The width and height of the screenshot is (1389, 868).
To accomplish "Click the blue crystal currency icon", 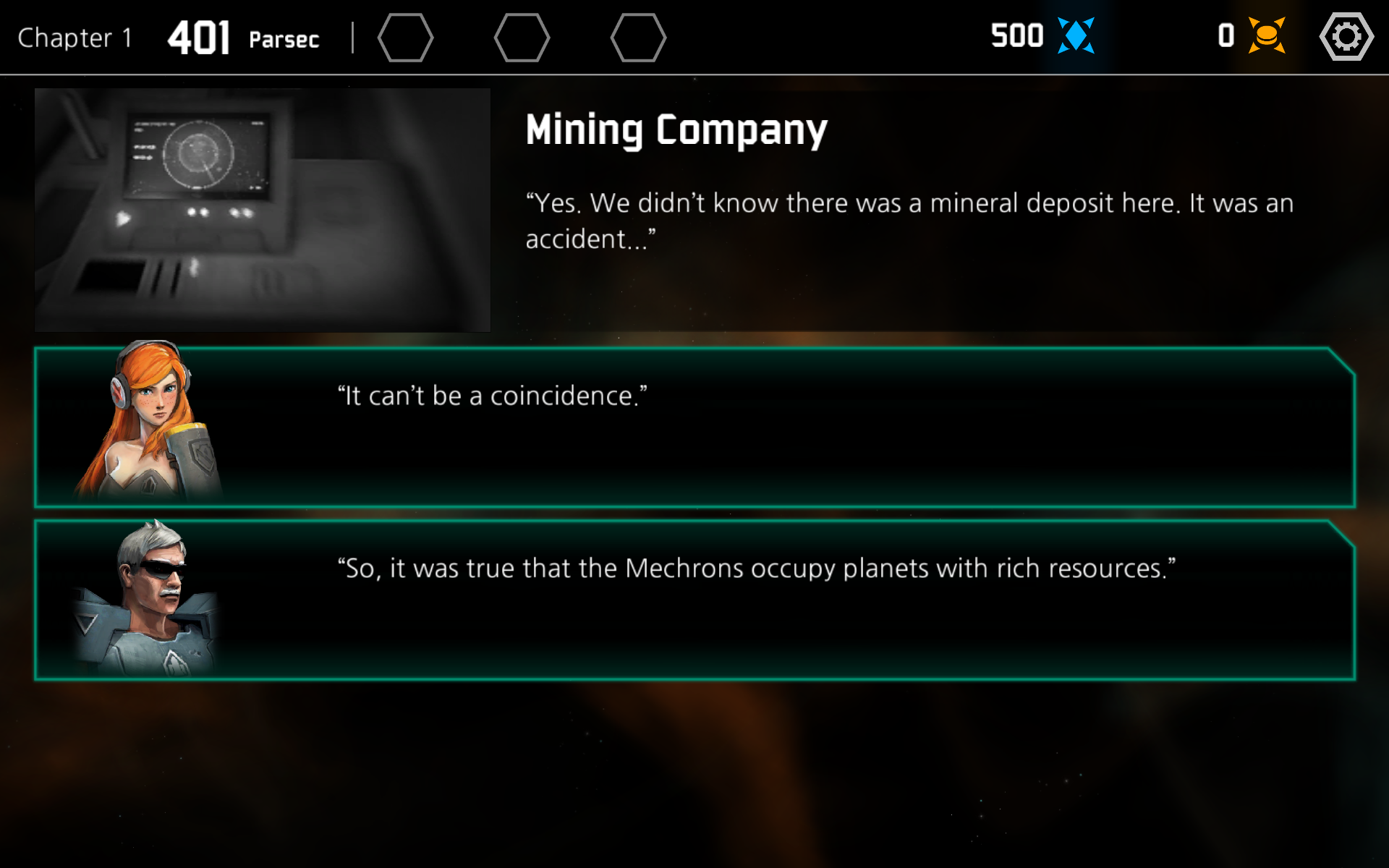I will tap(1076, 34).
